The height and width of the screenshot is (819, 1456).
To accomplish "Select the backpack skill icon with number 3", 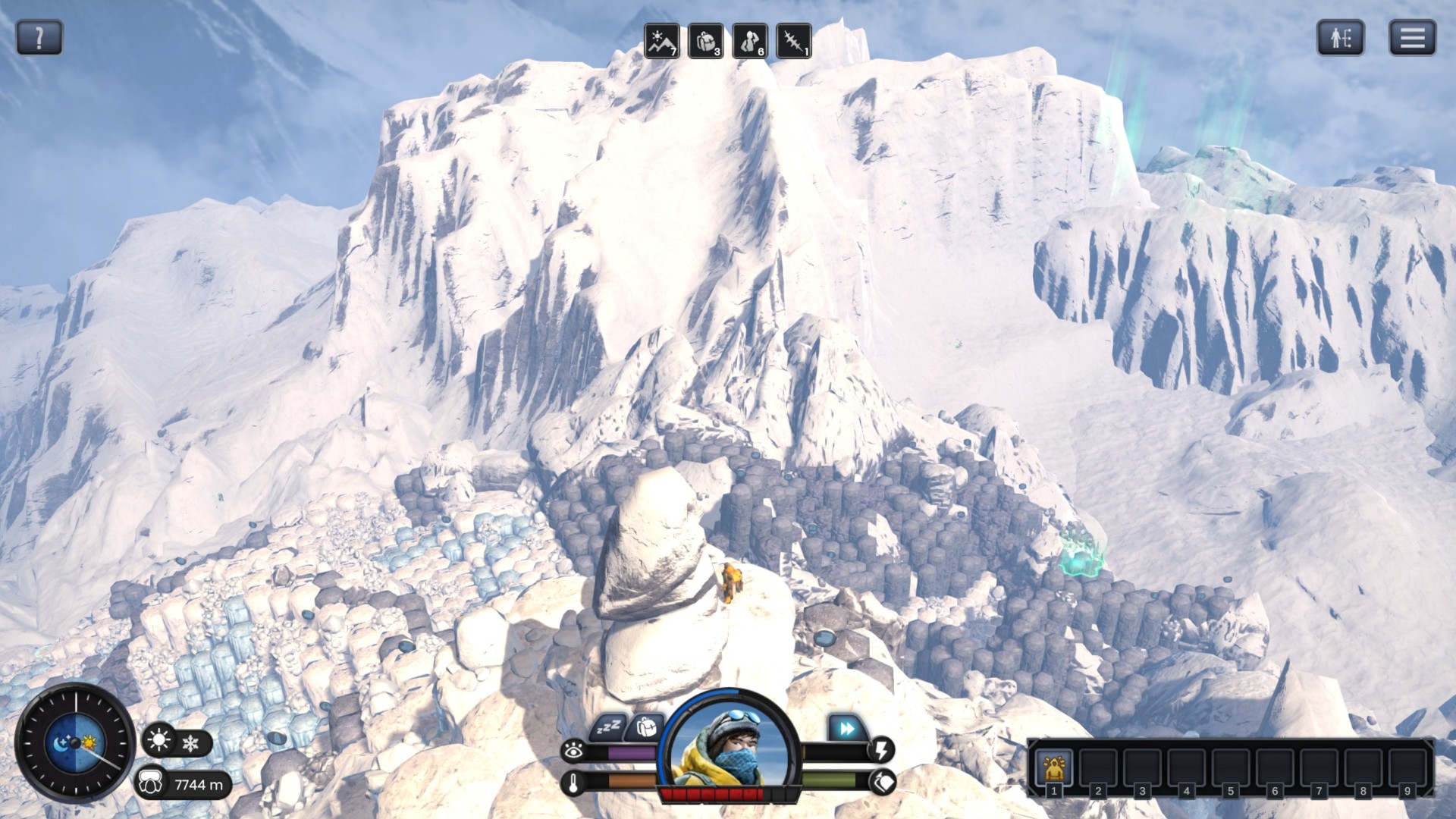I will [705, 41].
